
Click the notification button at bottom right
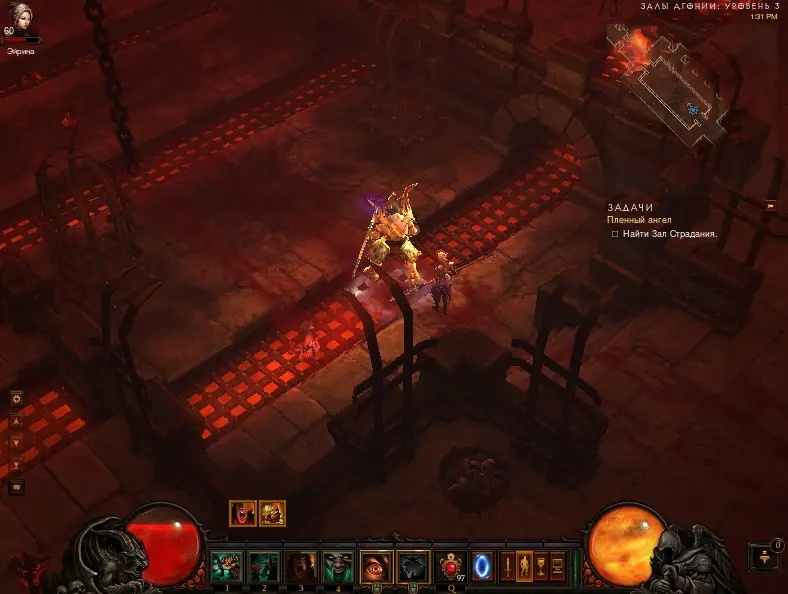pos(763,556)
